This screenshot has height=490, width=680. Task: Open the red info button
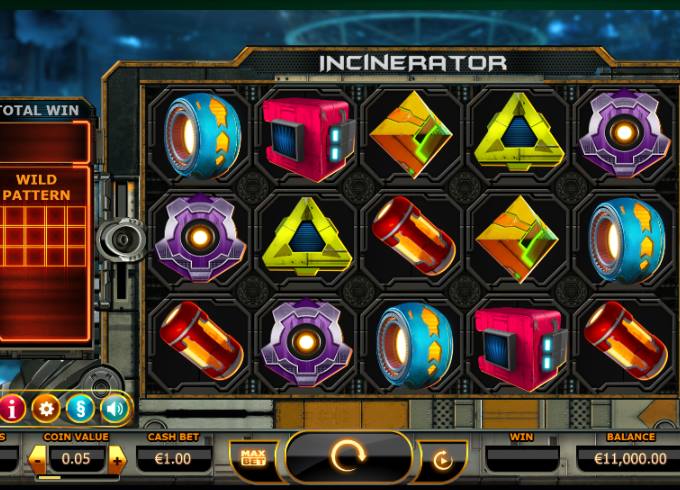[12, 407]
